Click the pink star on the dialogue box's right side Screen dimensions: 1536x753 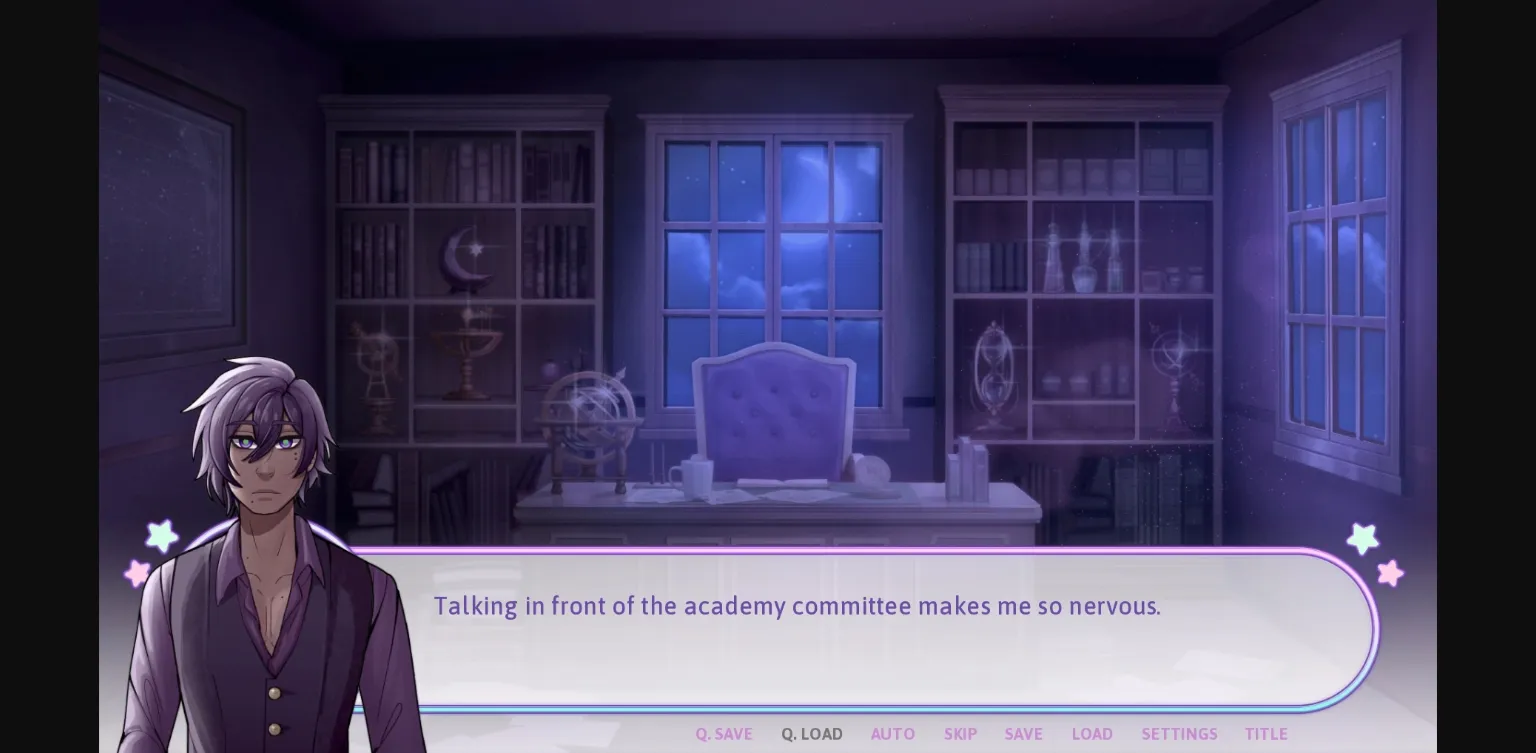tap(1388, 573)
